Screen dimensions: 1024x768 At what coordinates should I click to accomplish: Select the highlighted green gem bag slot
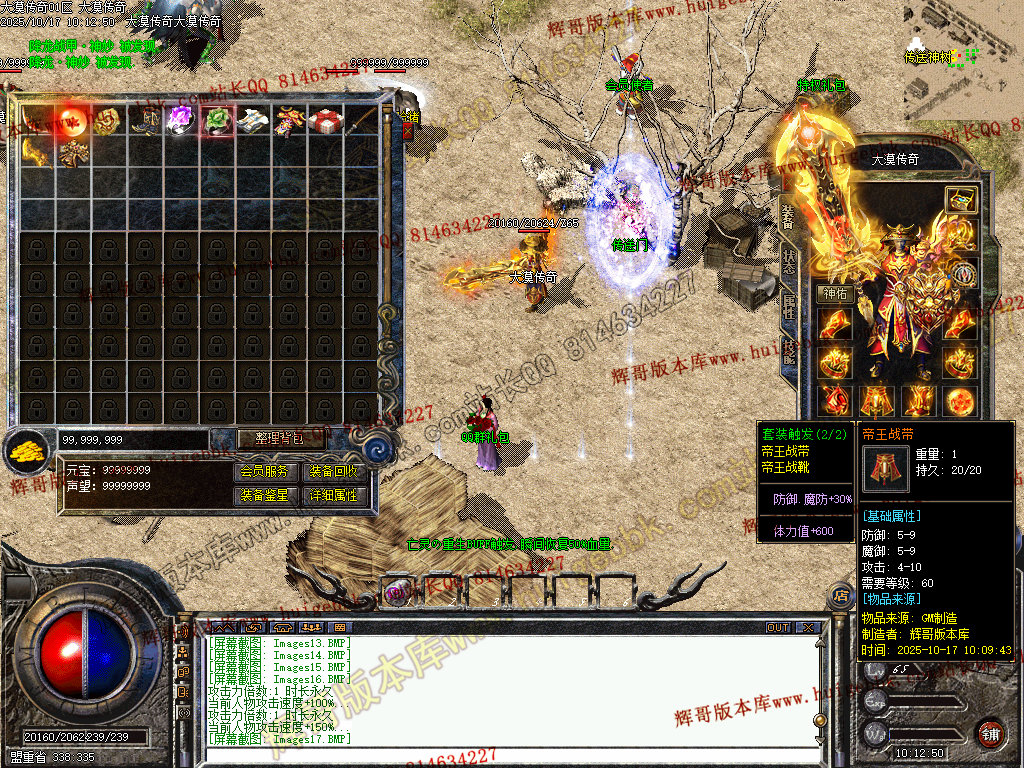217,121
